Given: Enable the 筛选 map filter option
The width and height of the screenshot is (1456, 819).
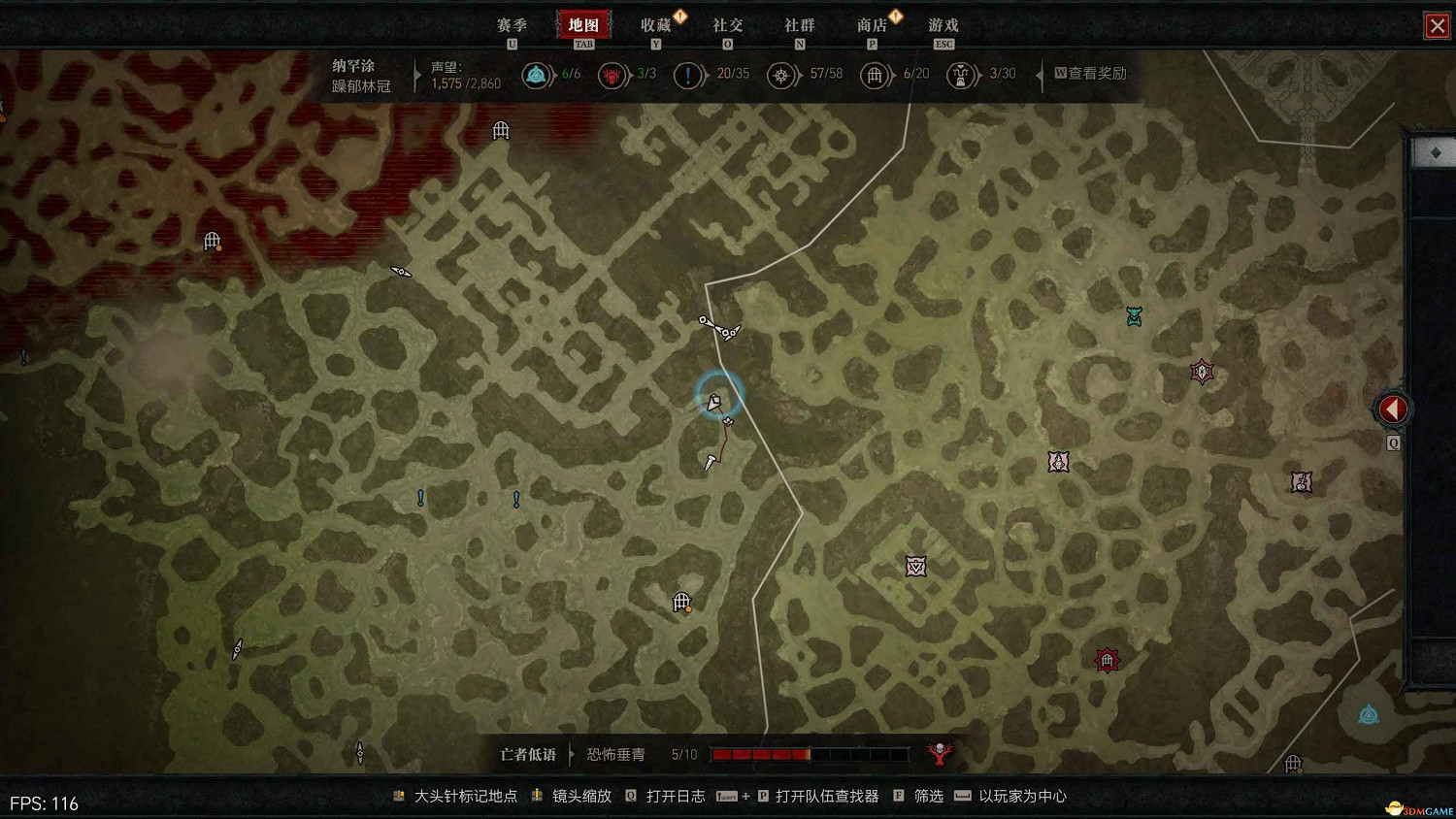Looking at the screenshot, I should point(927,796).
